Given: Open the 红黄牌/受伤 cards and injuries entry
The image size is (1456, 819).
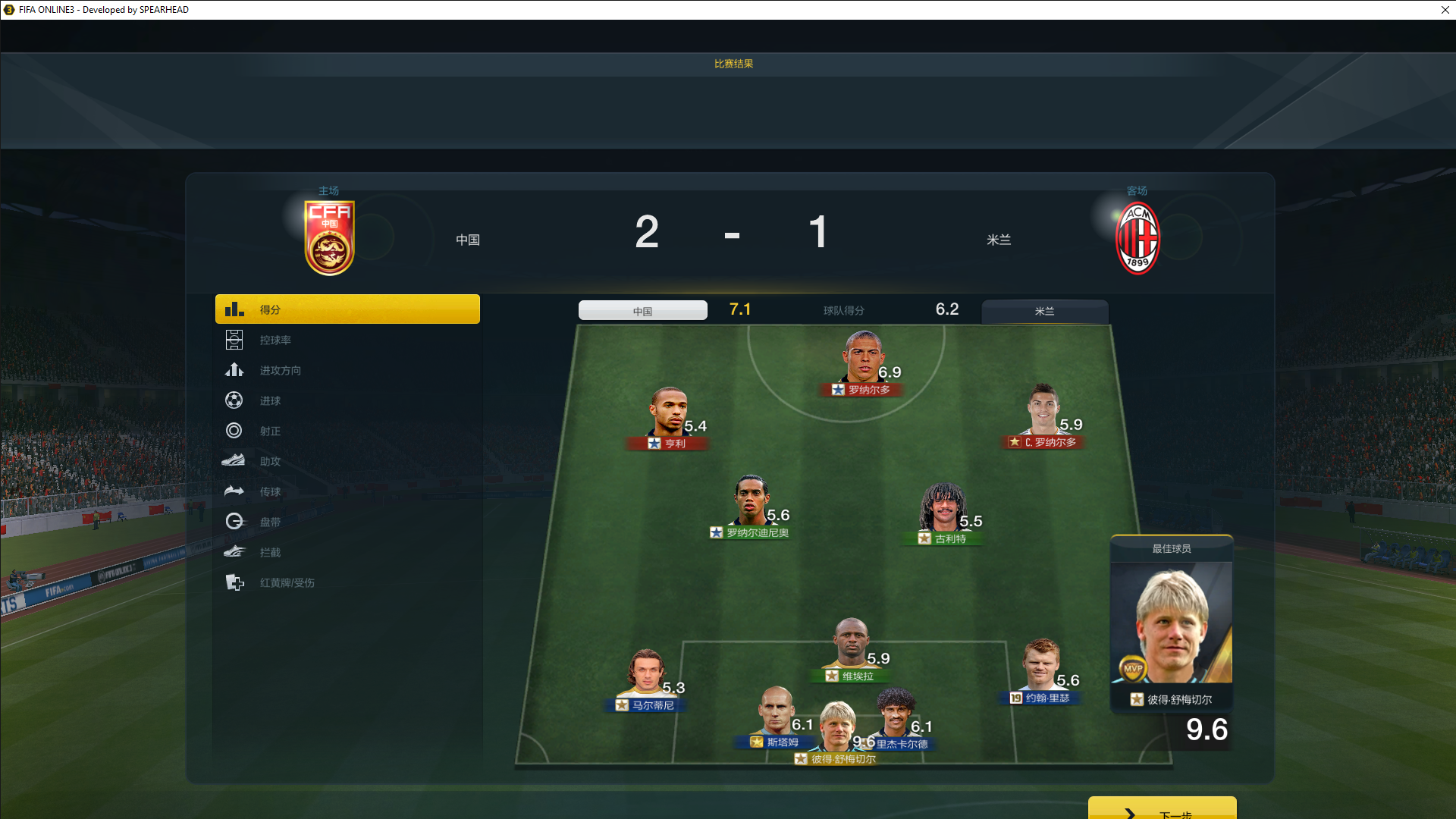Looking at the screenshot, I should coord(287,583).
